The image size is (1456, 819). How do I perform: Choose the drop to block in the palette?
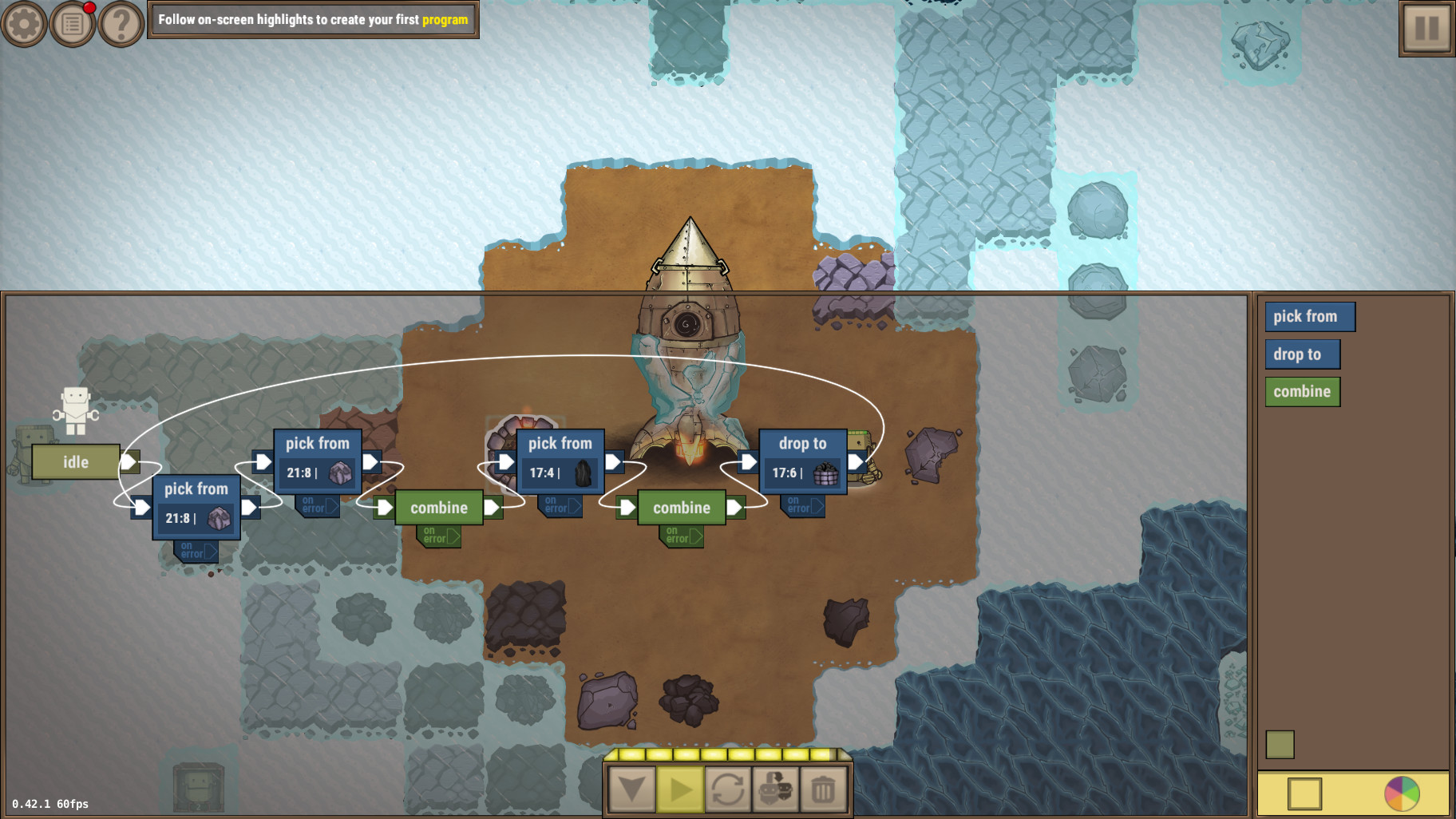(1301, 354)
